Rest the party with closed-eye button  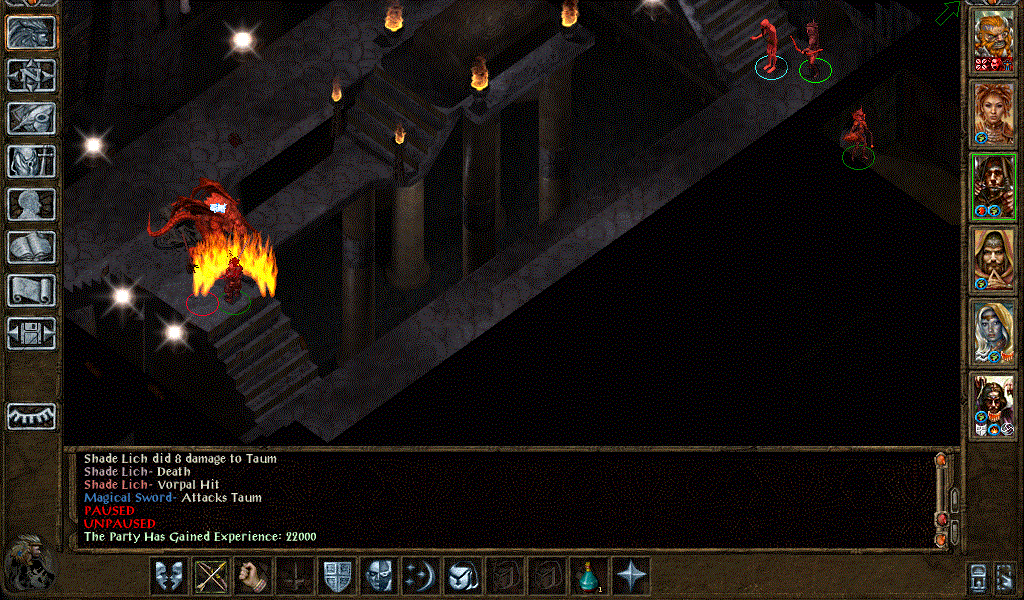(31, 416)
